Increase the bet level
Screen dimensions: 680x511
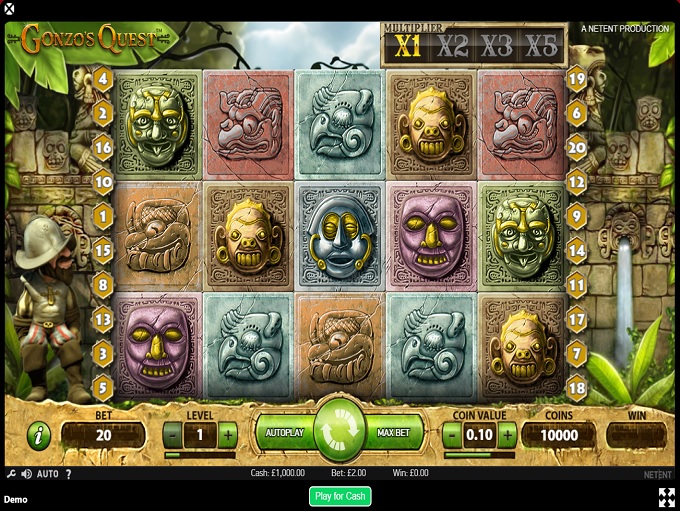[x=227, y=435]
